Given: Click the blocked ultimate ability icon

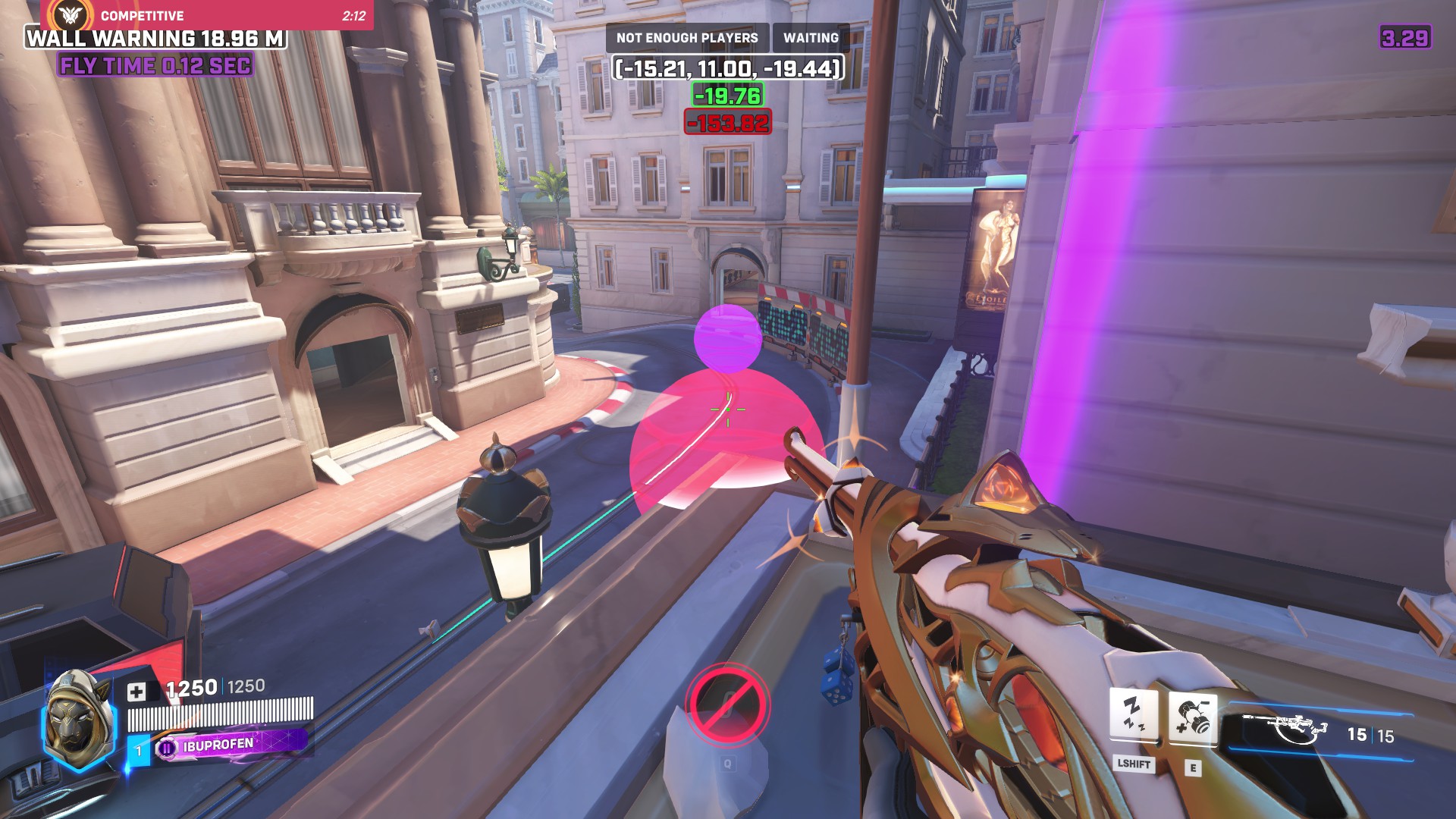Looking at the screenshot, I should pyautogui.click(x=727, y=704).
